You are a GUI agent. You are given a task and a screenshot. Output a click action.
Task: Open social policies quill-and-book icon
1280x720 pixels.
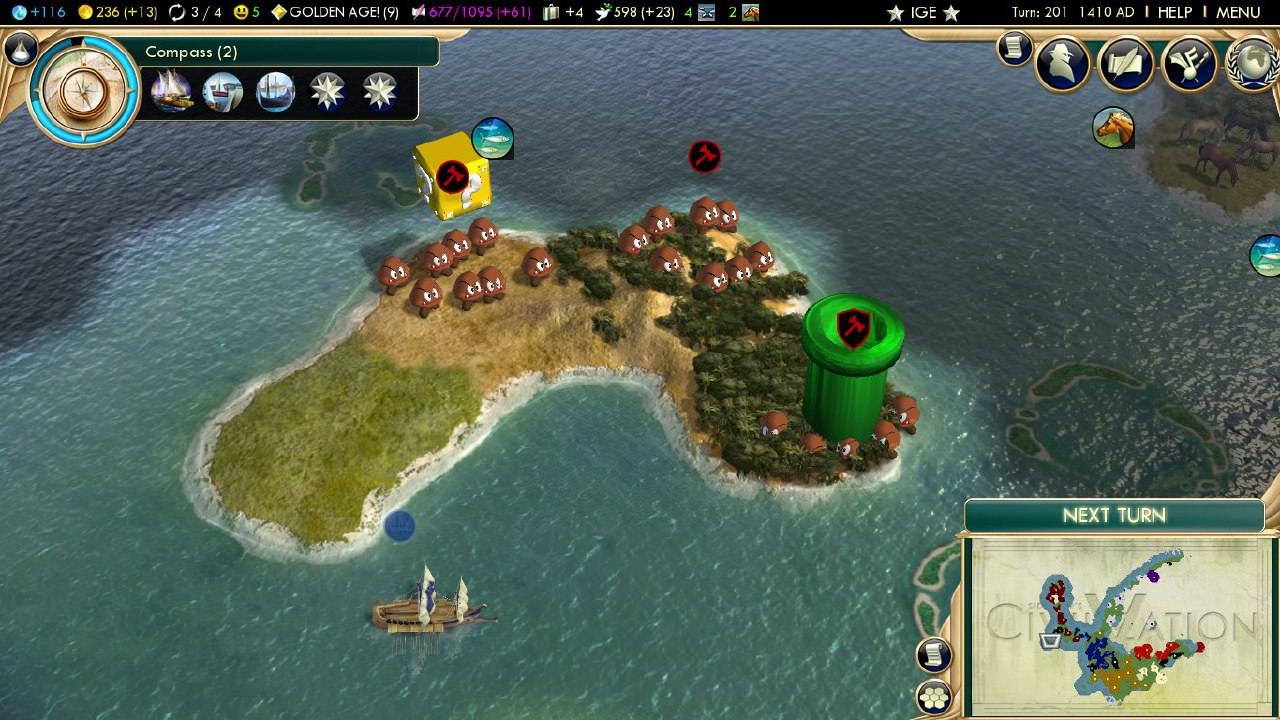[x=1126, y=65]
